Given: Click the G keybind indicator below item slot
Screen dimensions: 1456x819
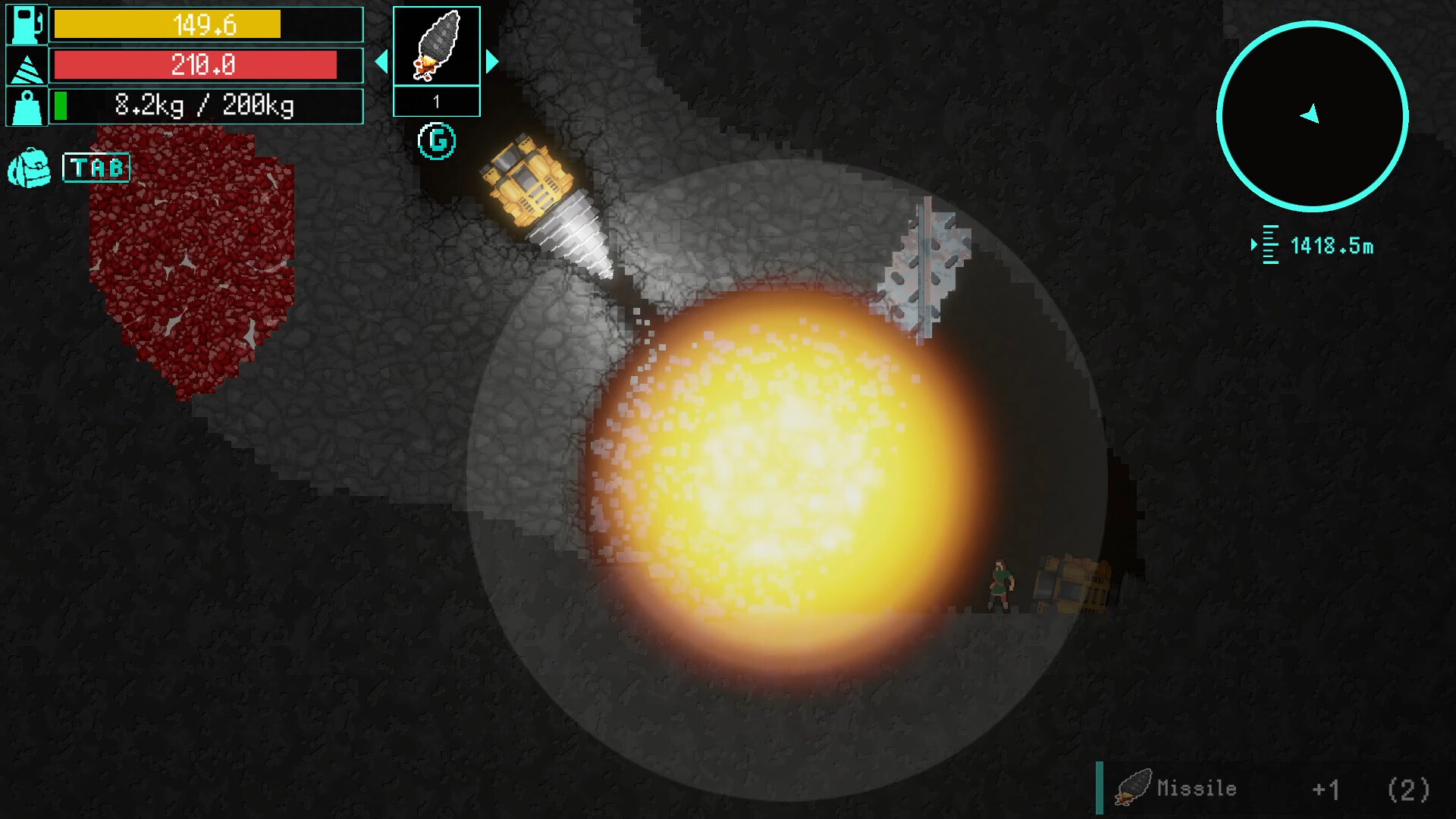Looking at the screenshot, I should 437,140.
